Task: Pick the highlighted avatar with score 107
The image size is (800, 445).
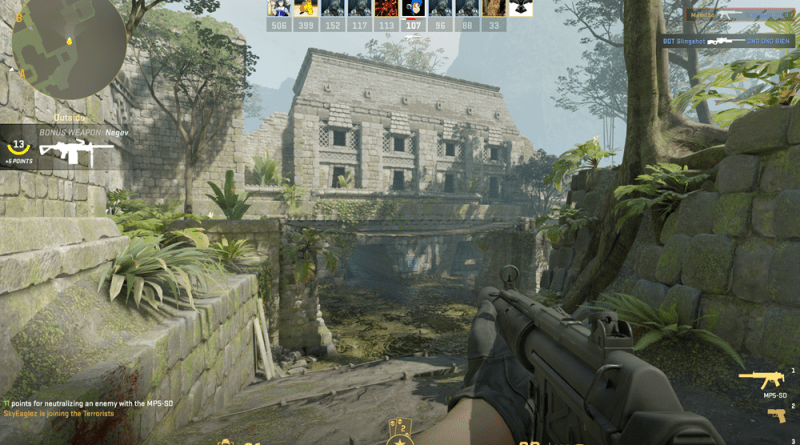Action: (413, 8)
